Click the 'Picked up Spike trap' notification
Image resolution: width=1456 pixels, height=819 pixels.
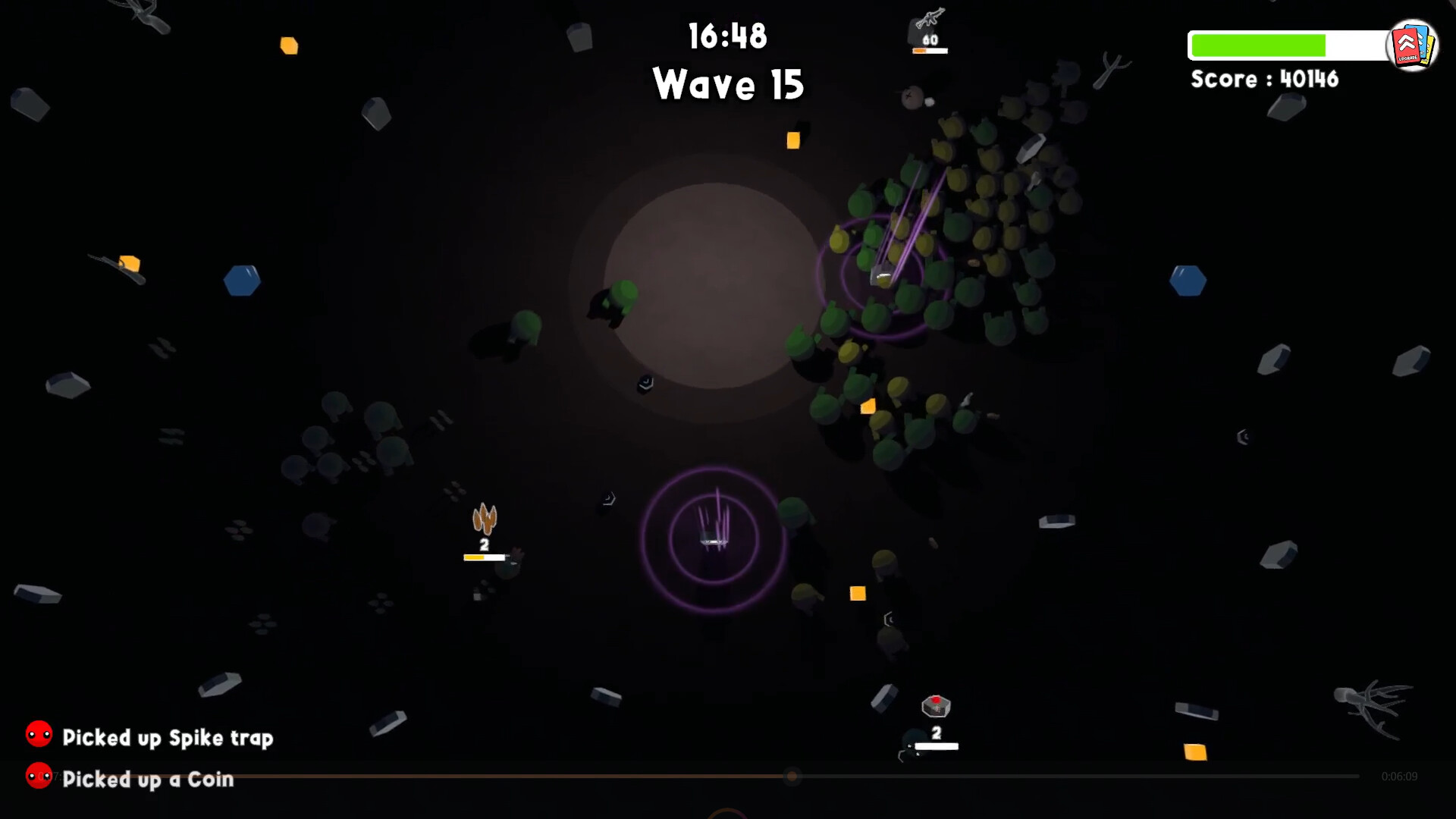(168, 736)
